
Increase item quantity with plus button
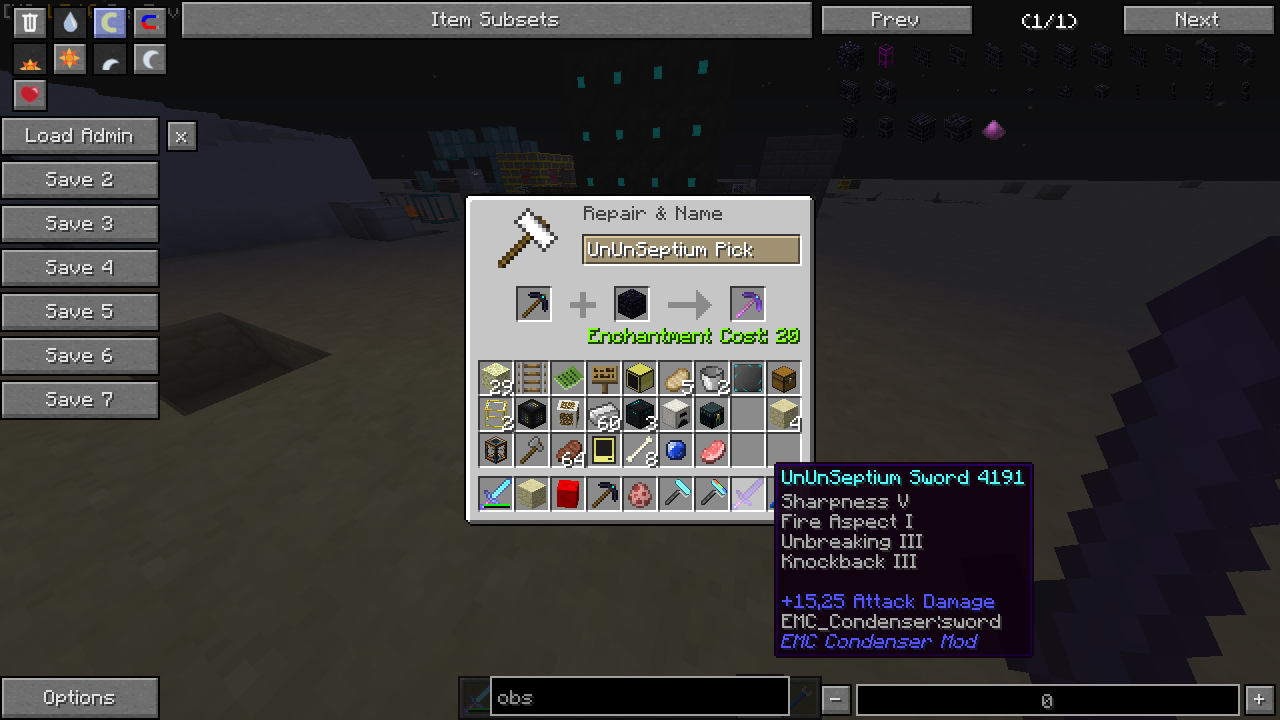point(1259,700)
